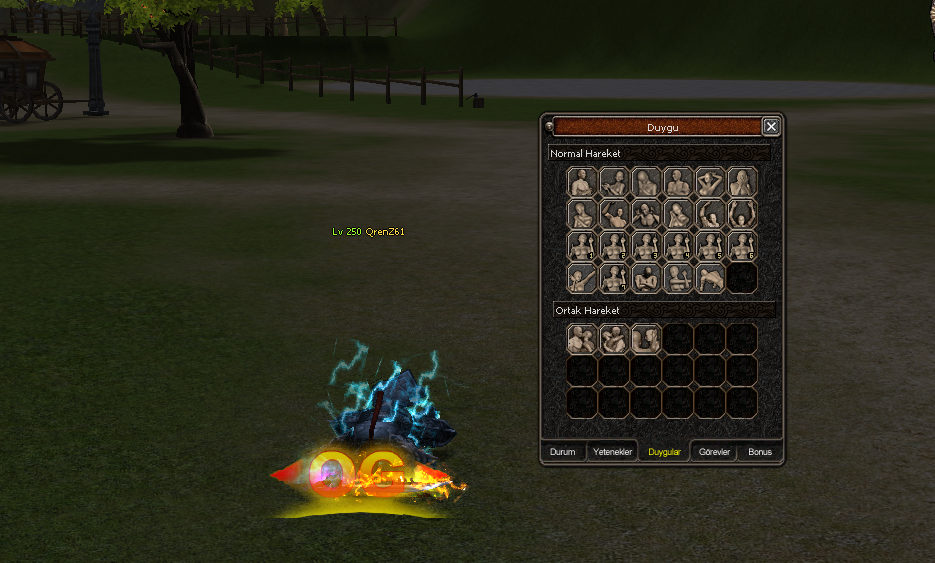
Task: Choose the bent-over pose emote icon
Action: pyautogui.click(x=710, y=279)
